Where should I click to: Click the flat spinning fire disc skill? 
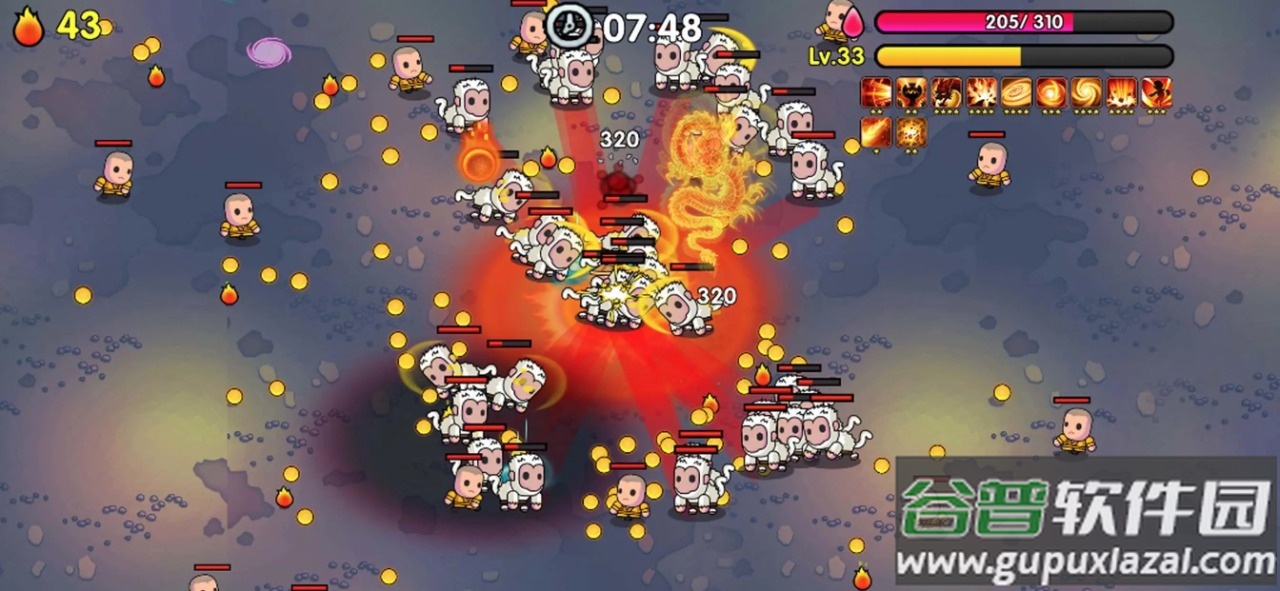coord(1016,93)
